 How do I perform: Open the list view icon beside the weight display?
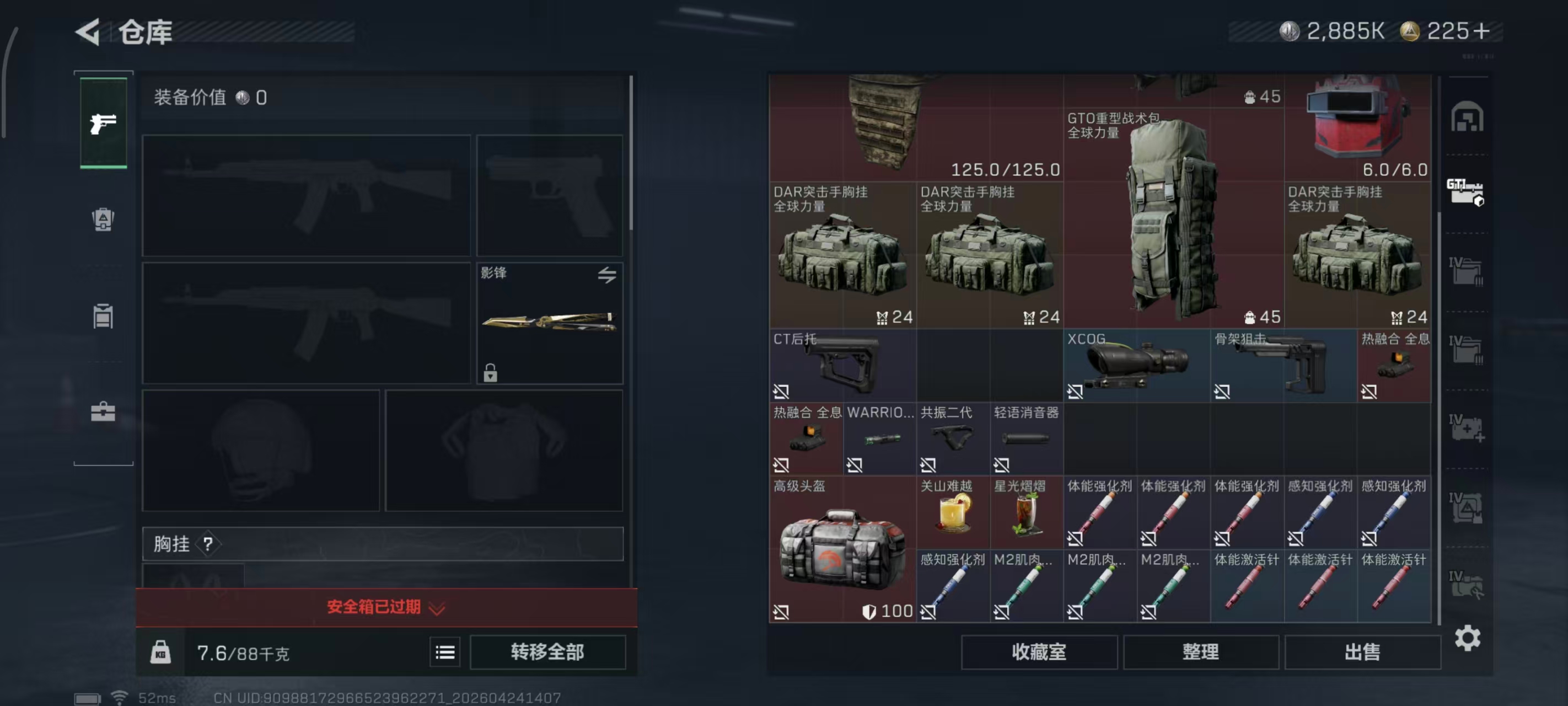click(445, 652)
